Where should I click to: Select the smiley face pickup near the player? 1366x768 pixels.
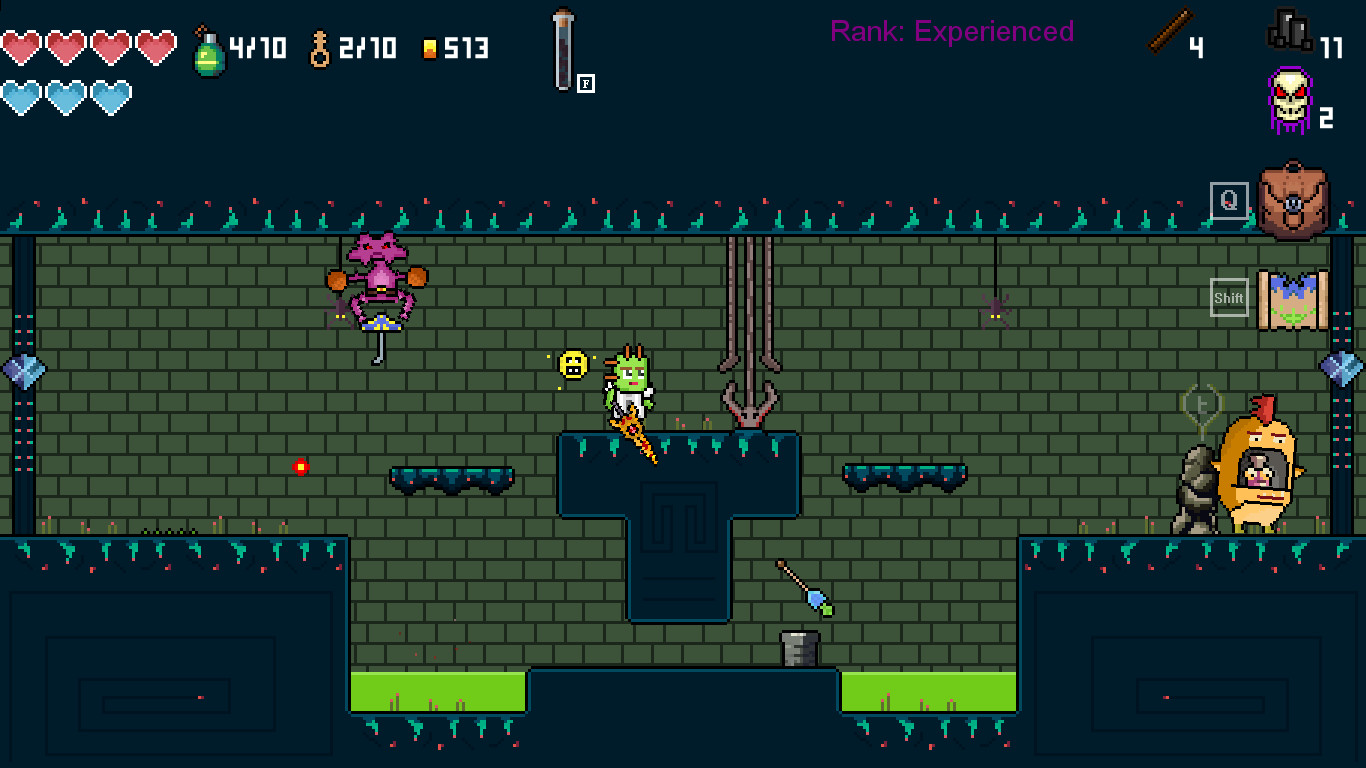coord(574,366)
